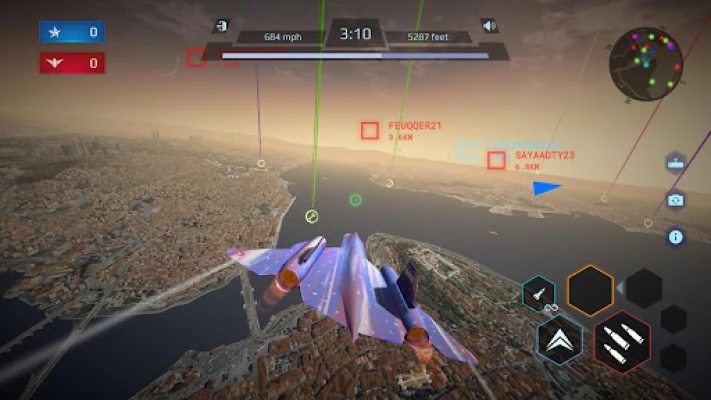
Task: Open the blue info button
Action: [676, 237]
